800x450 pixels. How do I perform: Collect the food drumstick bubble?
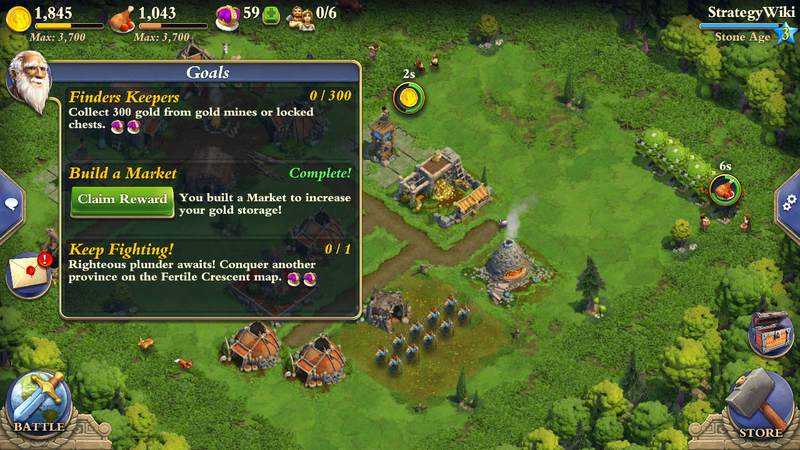(724, 188)
